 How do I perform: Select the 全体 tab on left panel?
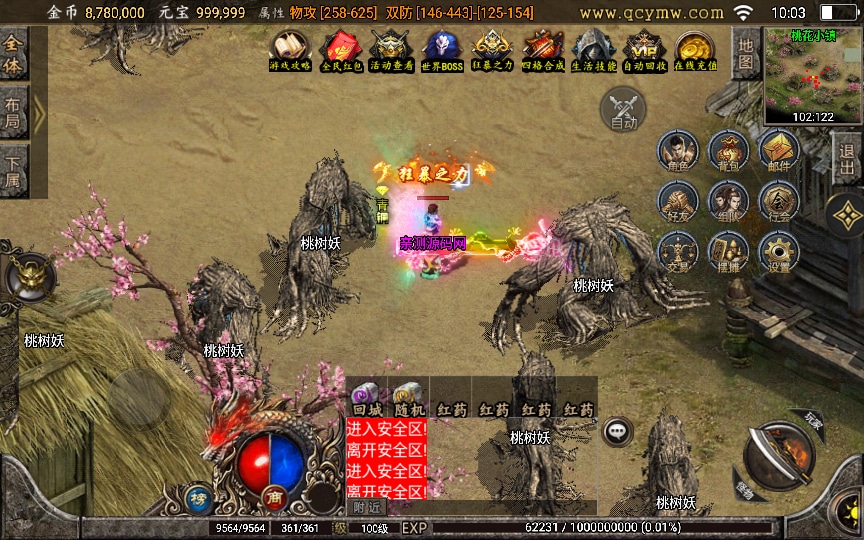pos(14,53)
